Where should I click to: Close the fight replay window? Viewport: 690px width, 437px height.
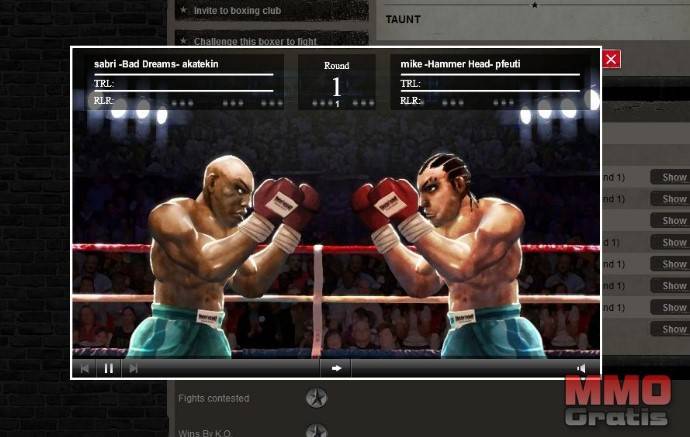pos(612,59)
